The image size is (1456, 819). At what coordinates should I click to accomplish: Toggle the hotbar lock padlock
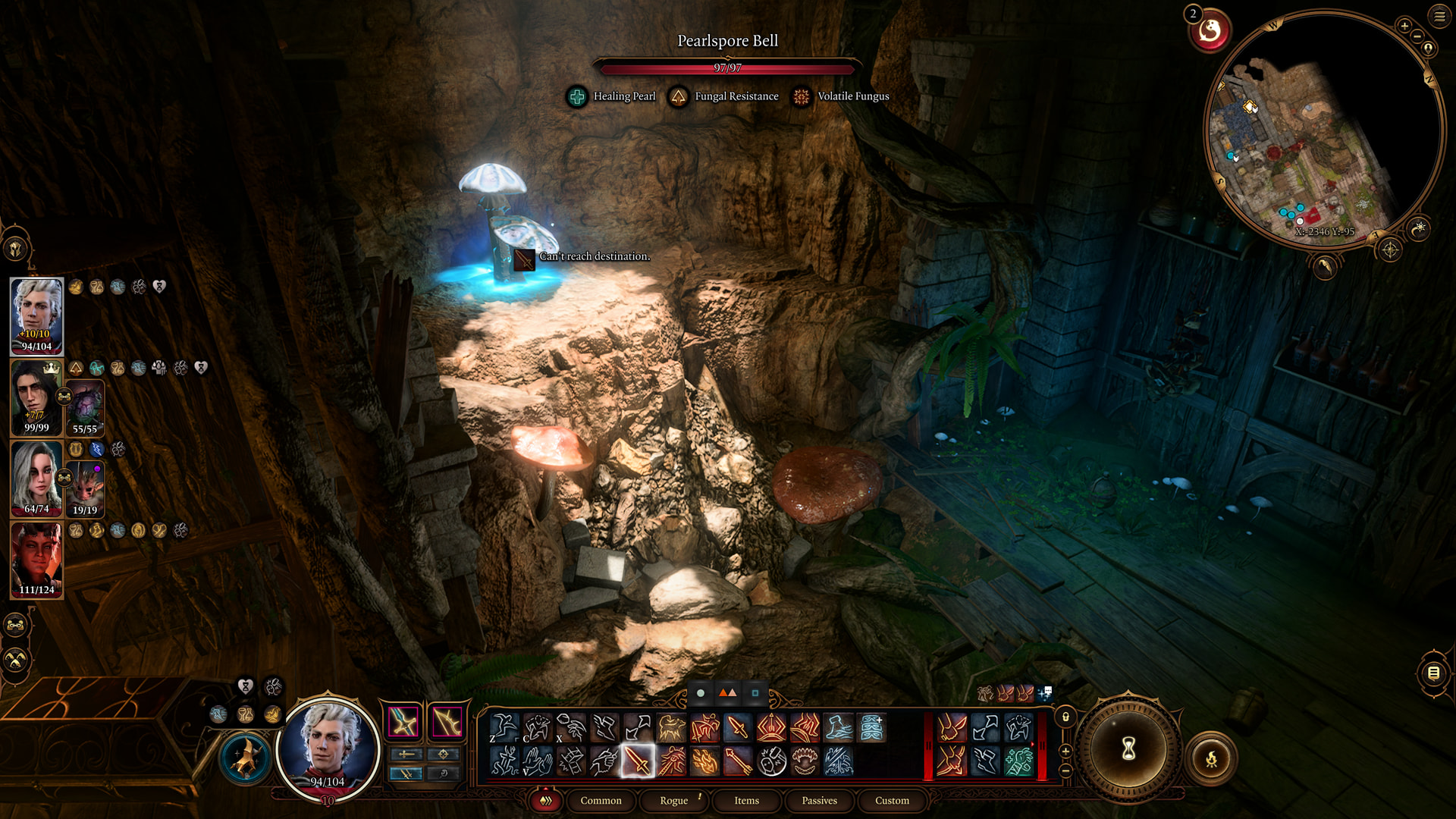tap(1065, 717)
